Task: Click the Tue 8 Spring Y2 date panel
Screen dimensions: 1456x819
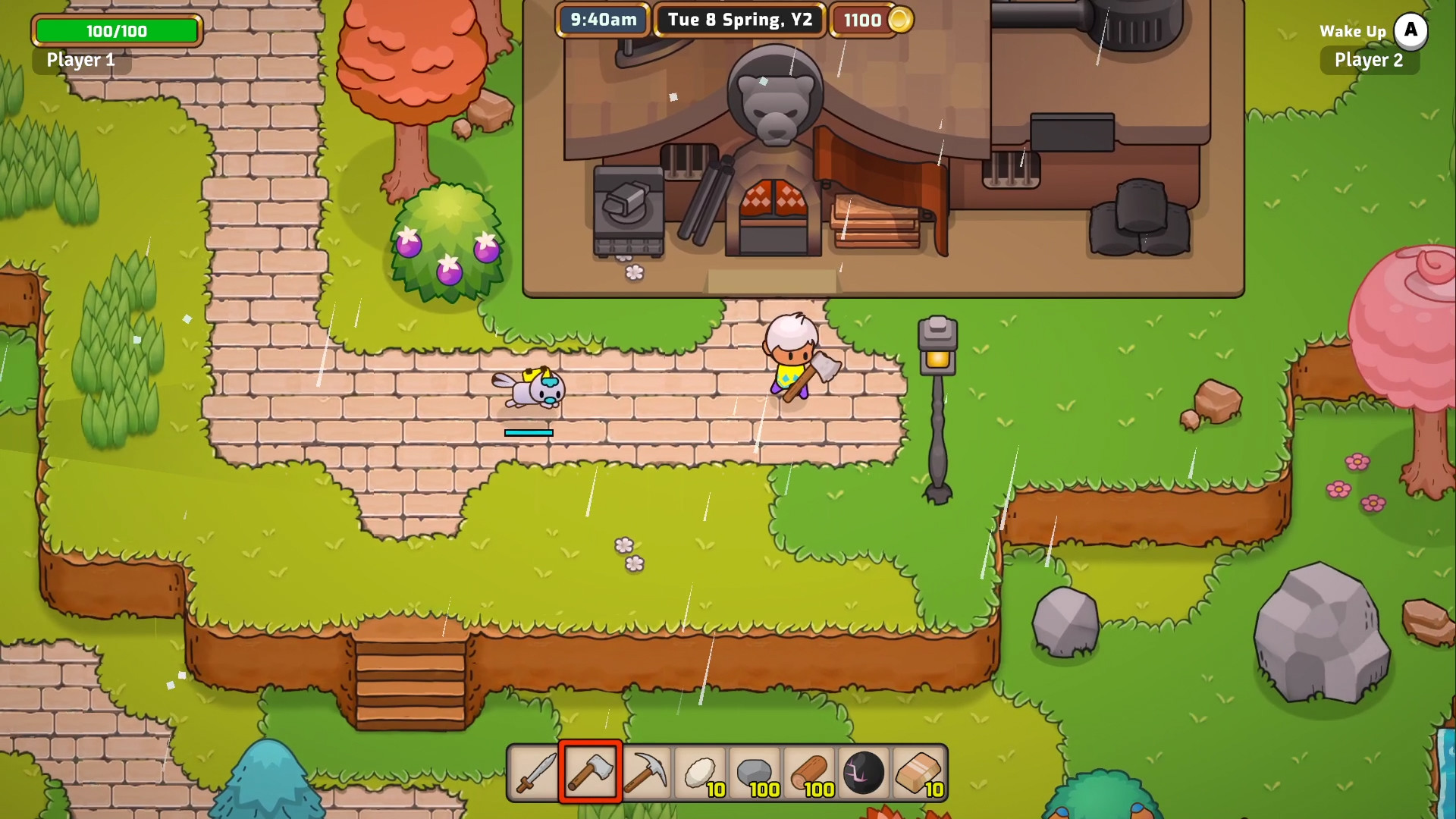Action: pos(739,20)
